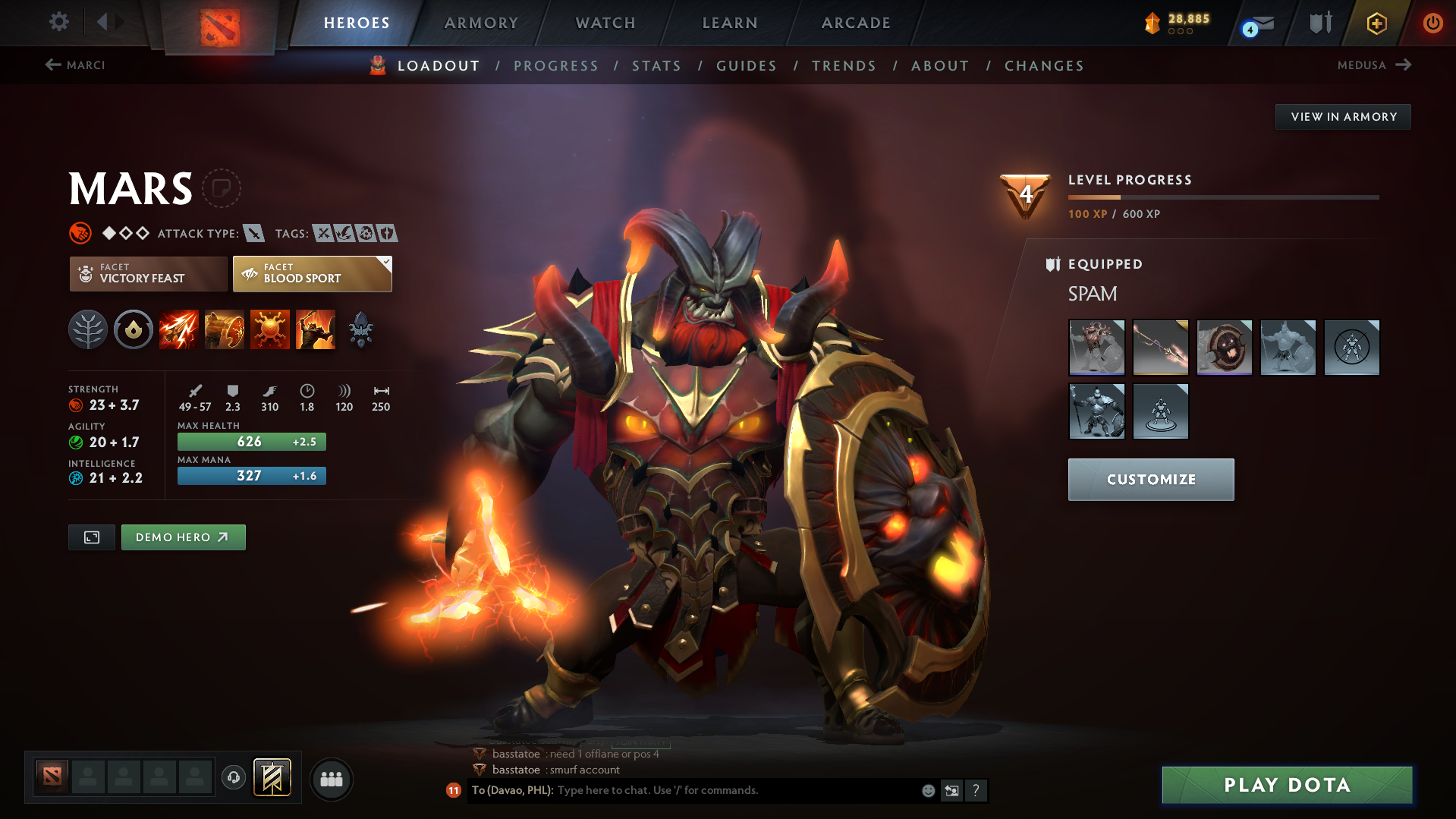Open the ARMORY menu
The width and height of the screenshot is (1456, 819).
[x=481, y=23]
